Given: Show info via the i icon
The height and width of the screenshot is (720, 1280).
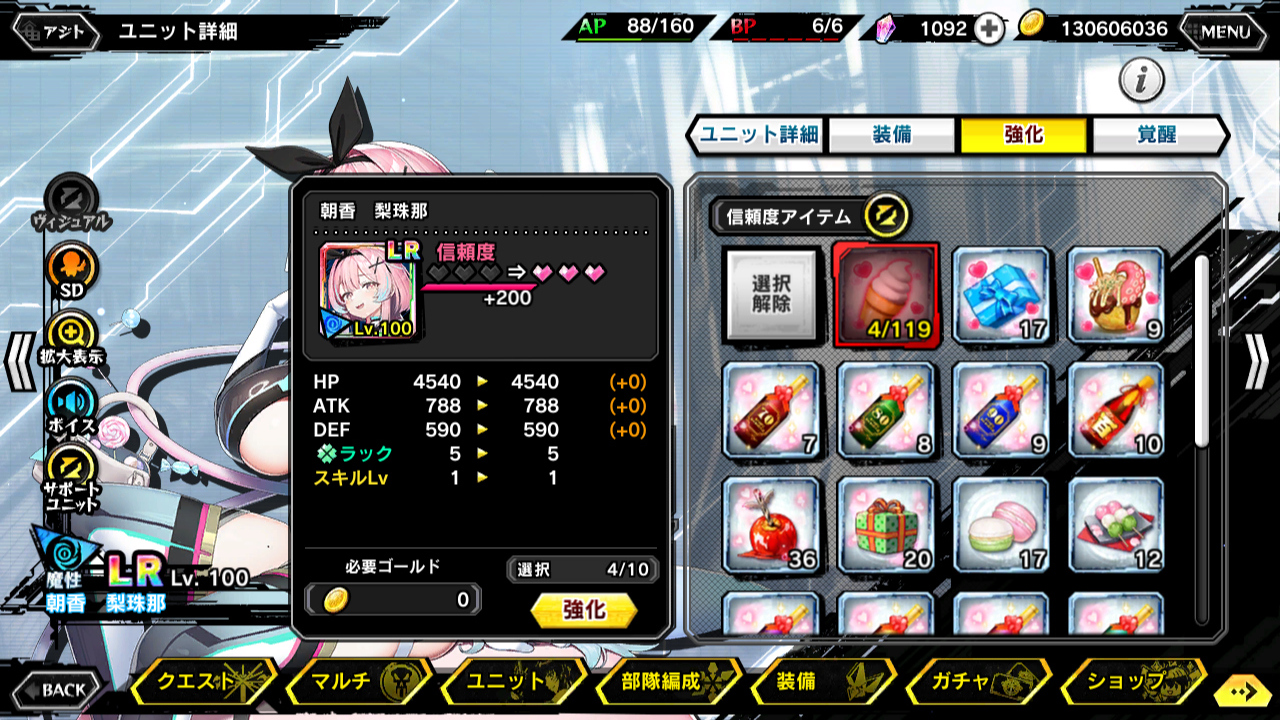Looking at the screenshot, I should tap(1141, 80).
